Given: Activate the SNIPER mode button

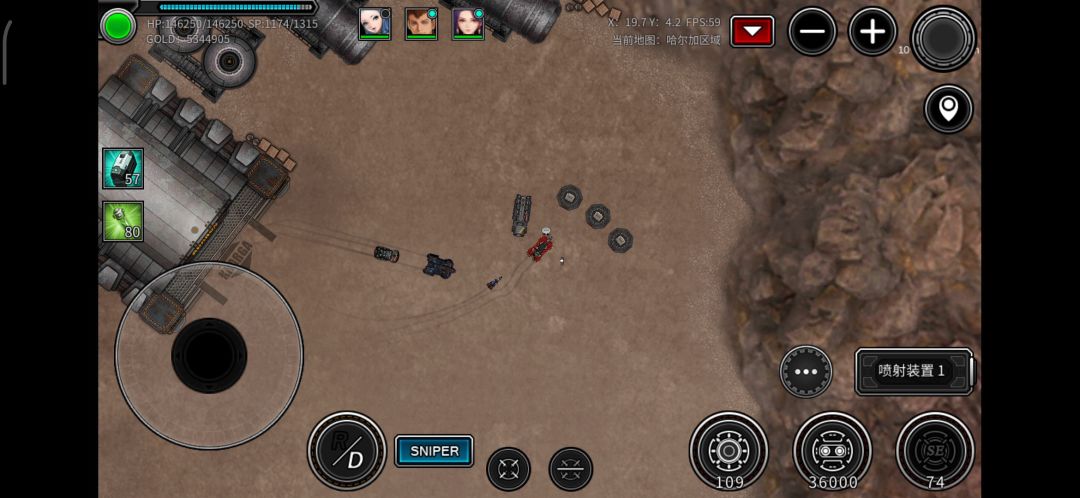Looking at the screenshot, I should point(434,451).
